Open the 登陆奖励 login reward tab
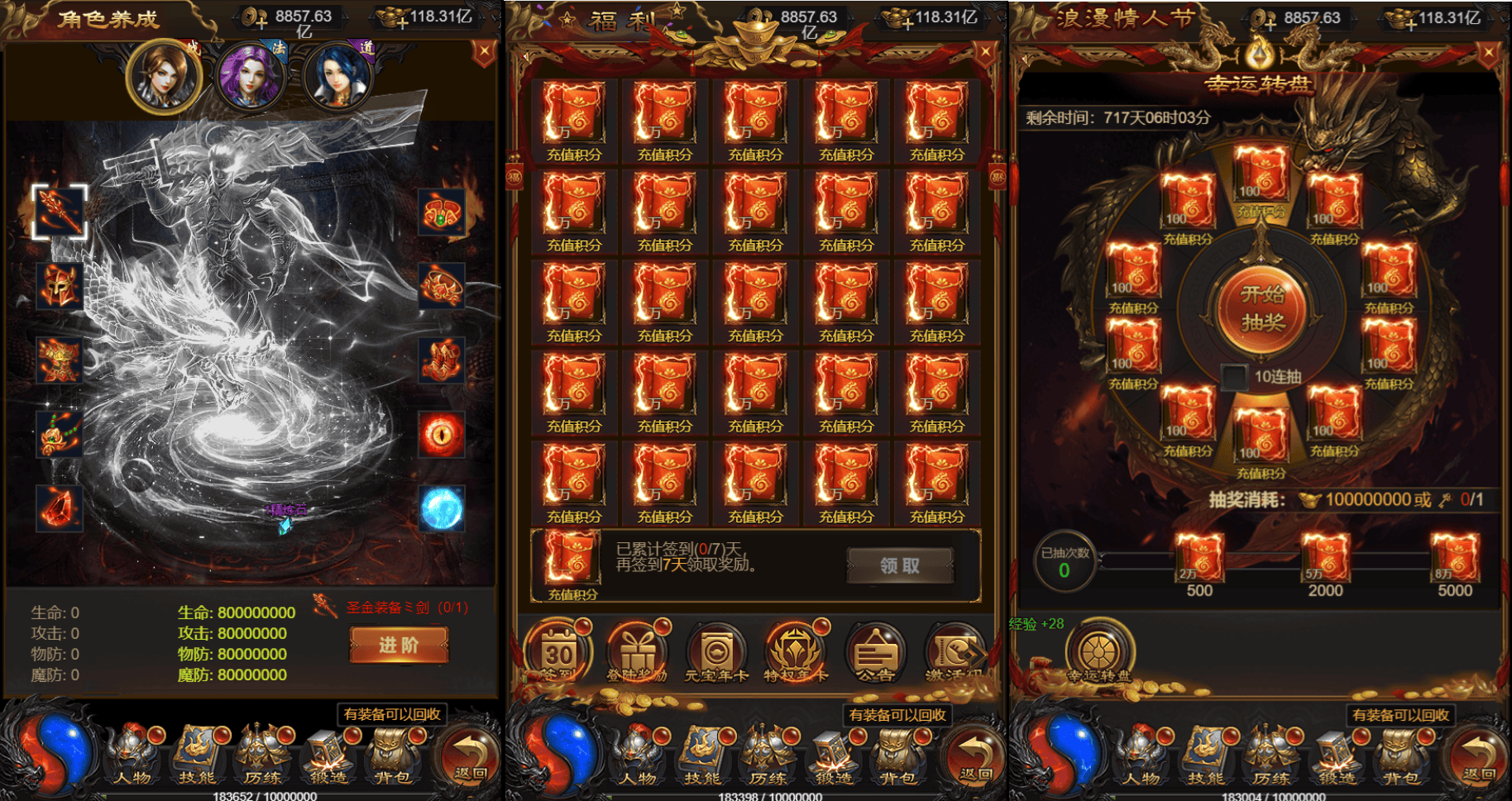Image resolution: width=1512 pixels, height=801 pixels. coord(636,653)
